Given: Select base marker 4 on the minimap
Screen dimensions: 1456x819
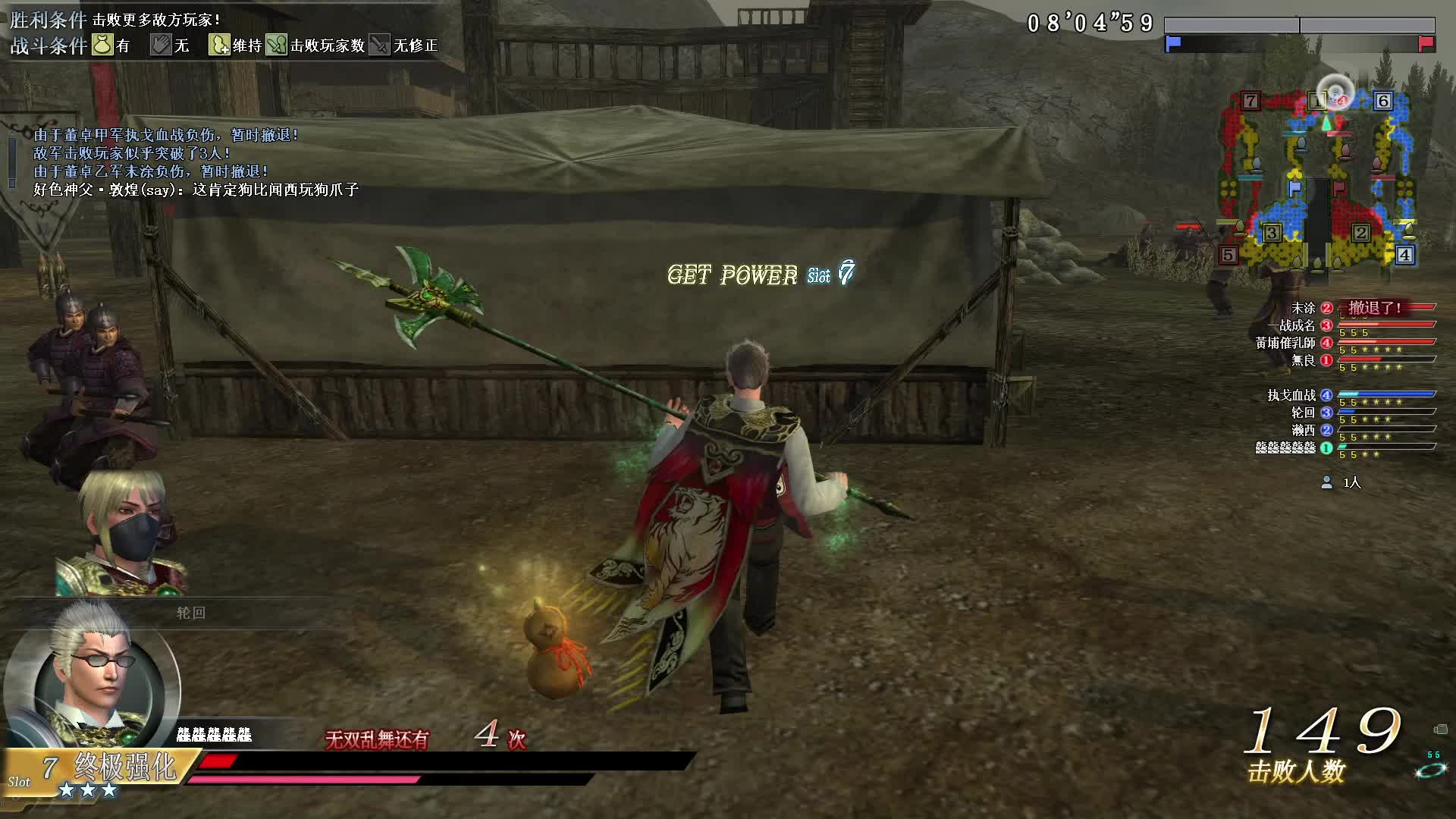Looking at the screenshot, I should [1404, 255].
